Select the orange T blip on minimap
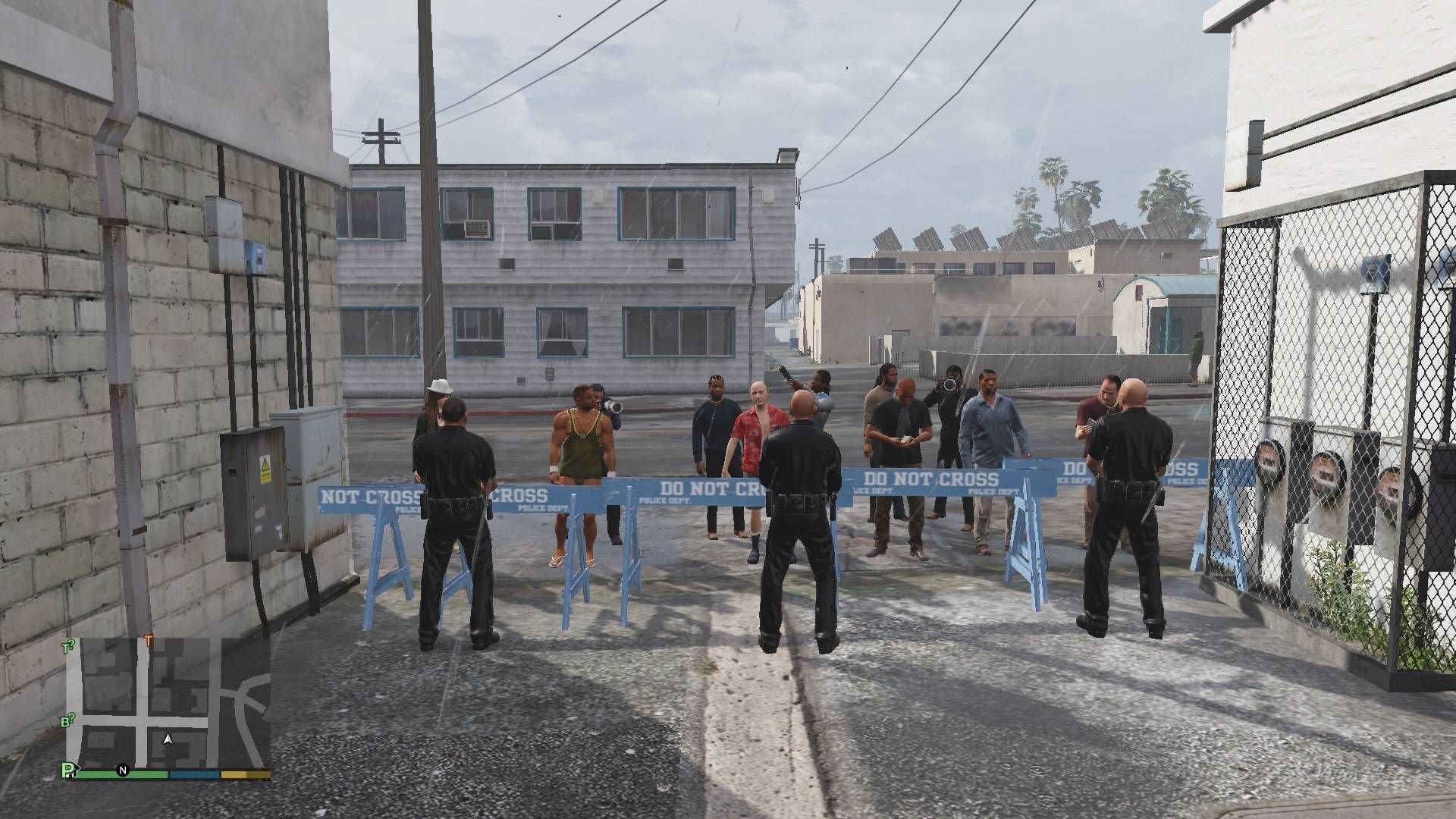Screen dimensions: 1456x819 coord(149,641)
